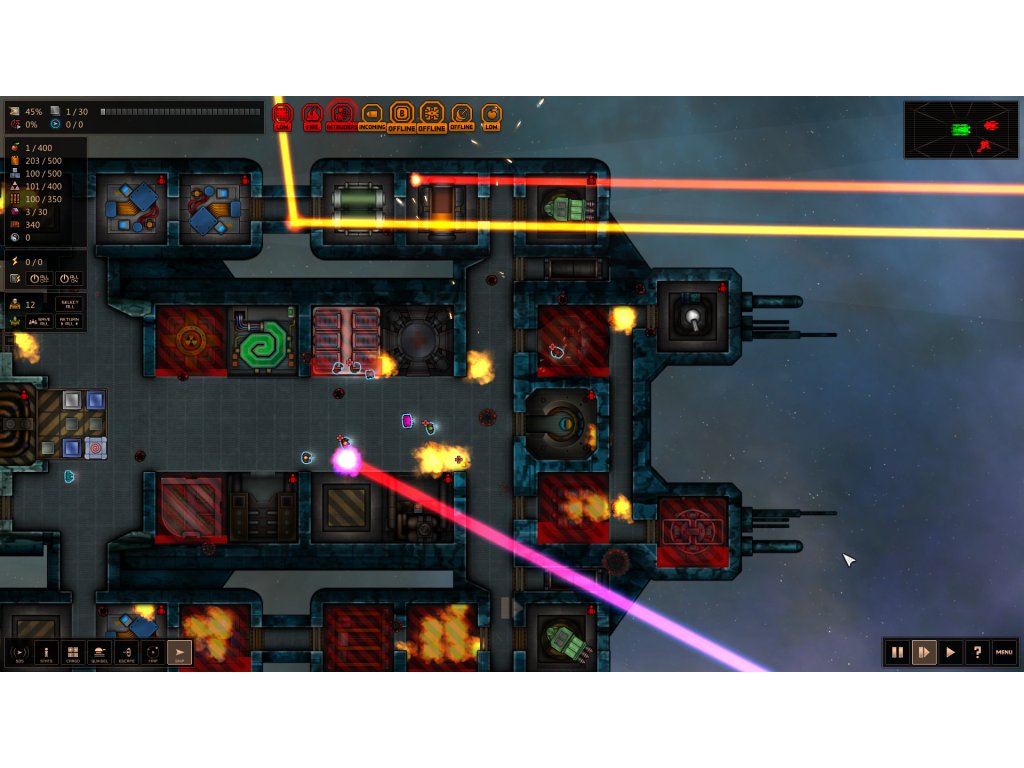Open the Cargo panel
Screen dimensions: 1024x768
[73, 653]
